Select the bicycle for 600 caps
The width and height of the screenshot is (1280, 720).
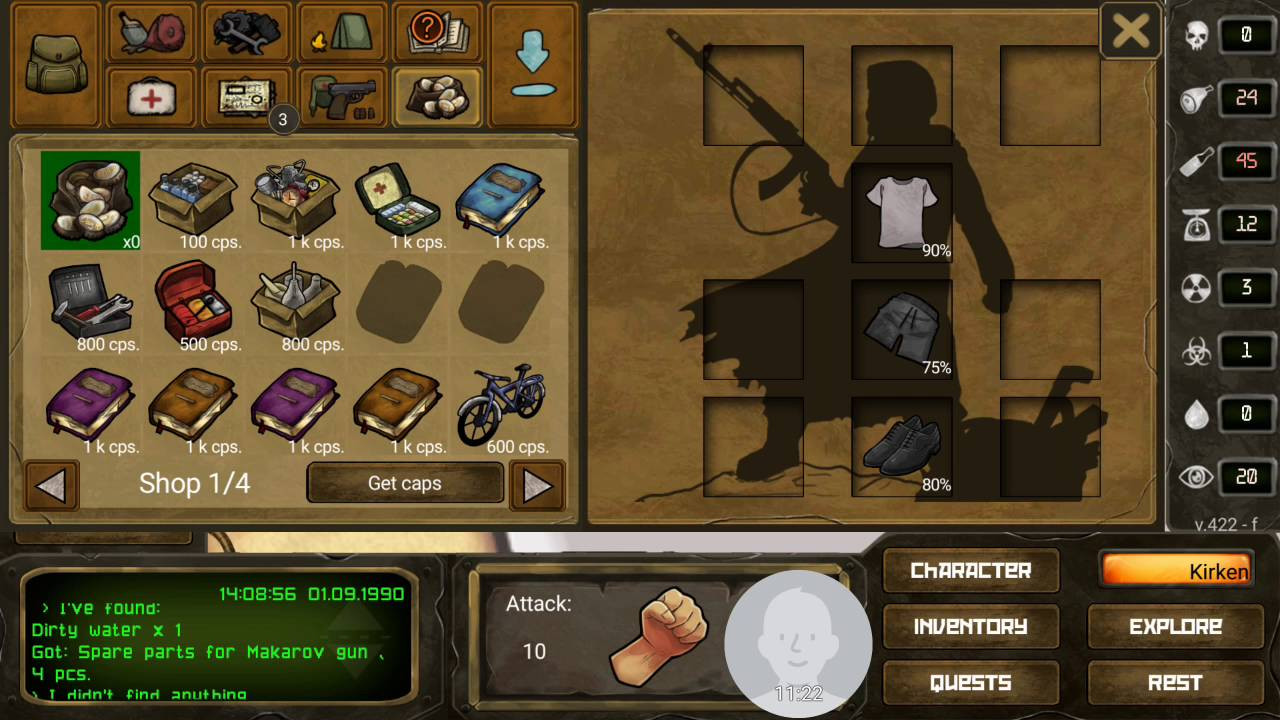pos(502,407)
